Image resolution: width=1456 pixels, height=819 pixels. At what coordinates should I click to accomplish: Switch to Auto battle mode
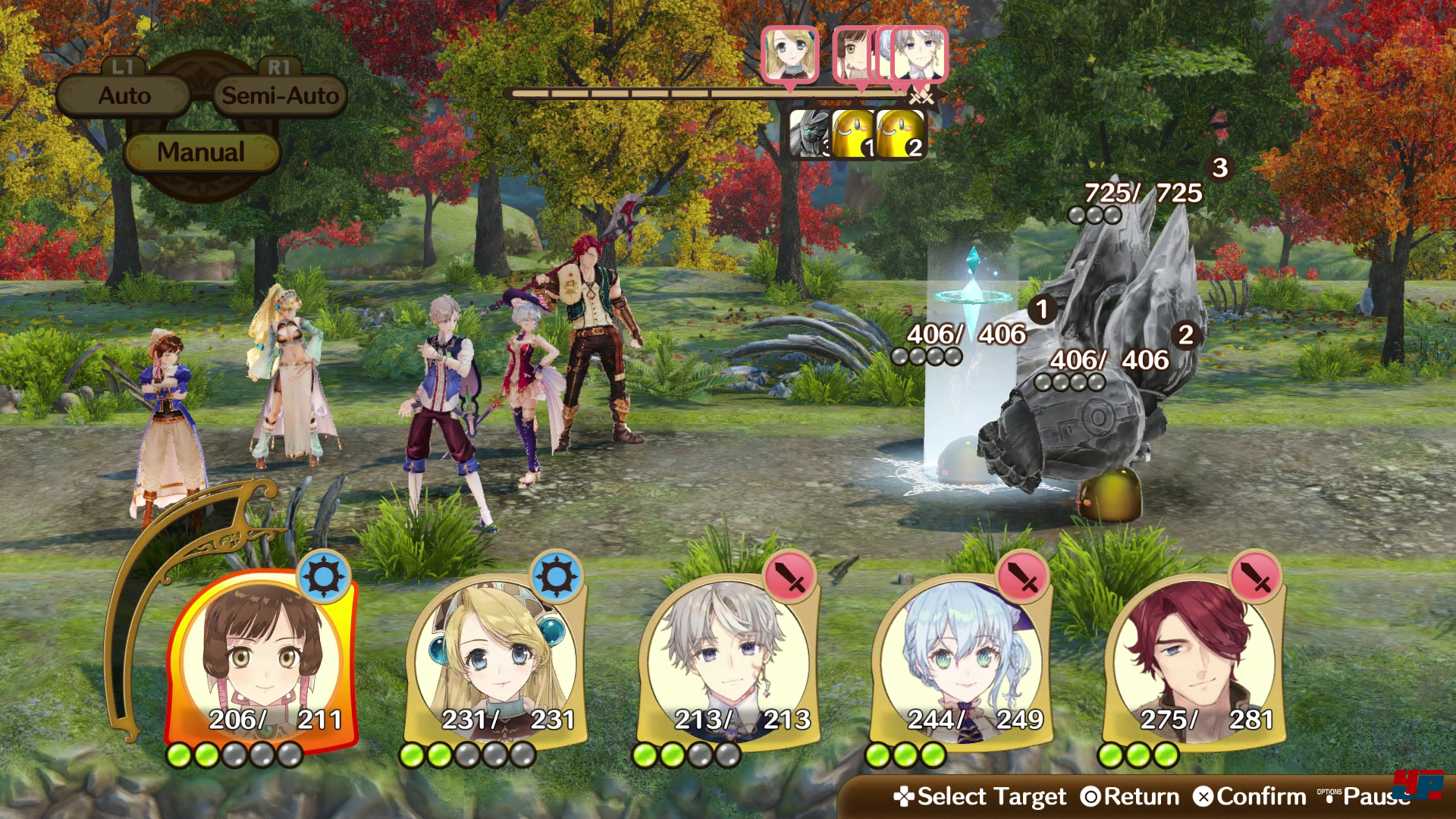click(124, 96)
